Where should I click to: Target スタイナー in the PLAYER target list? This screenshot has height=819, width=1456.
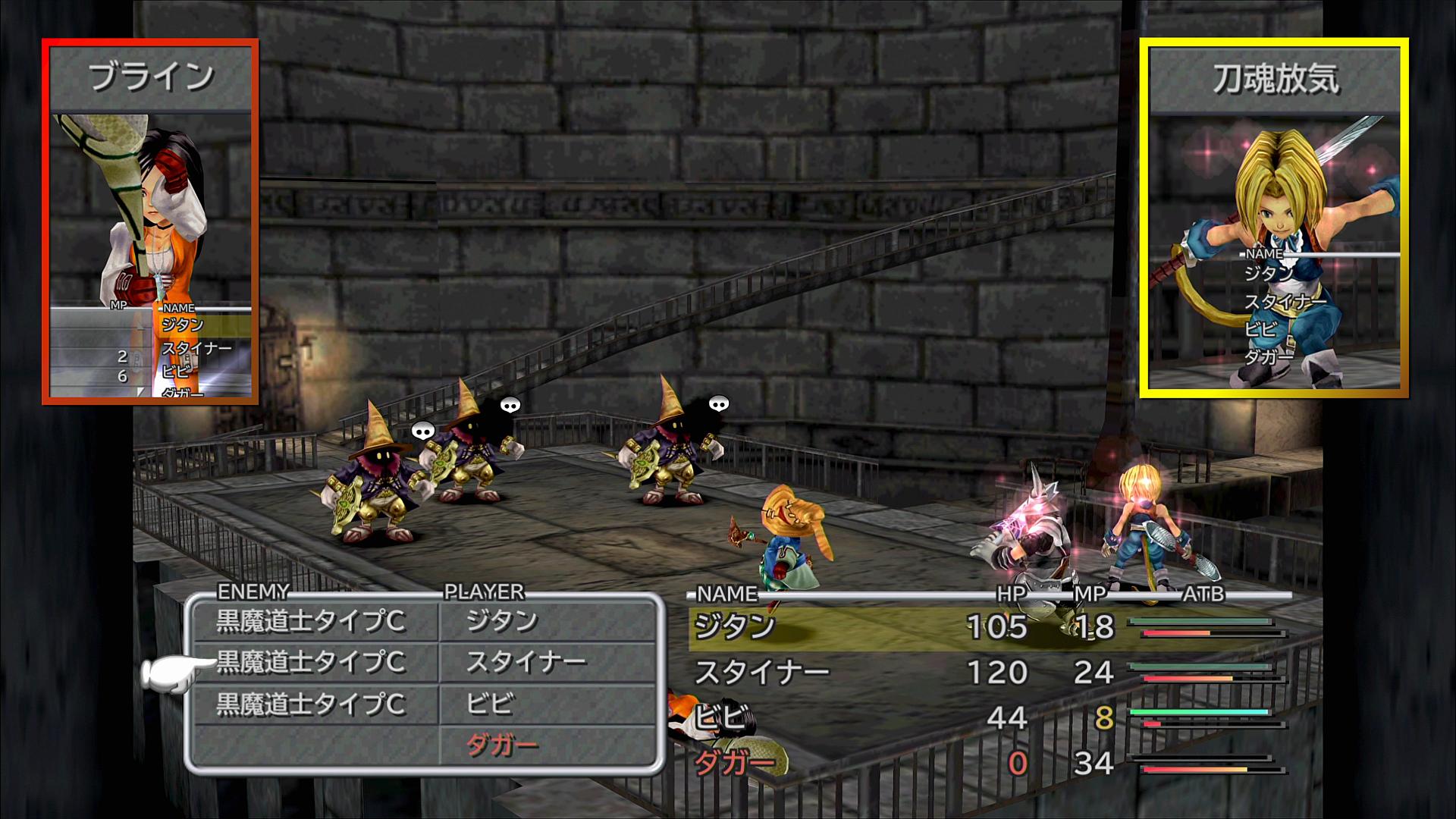click(526, 664)
